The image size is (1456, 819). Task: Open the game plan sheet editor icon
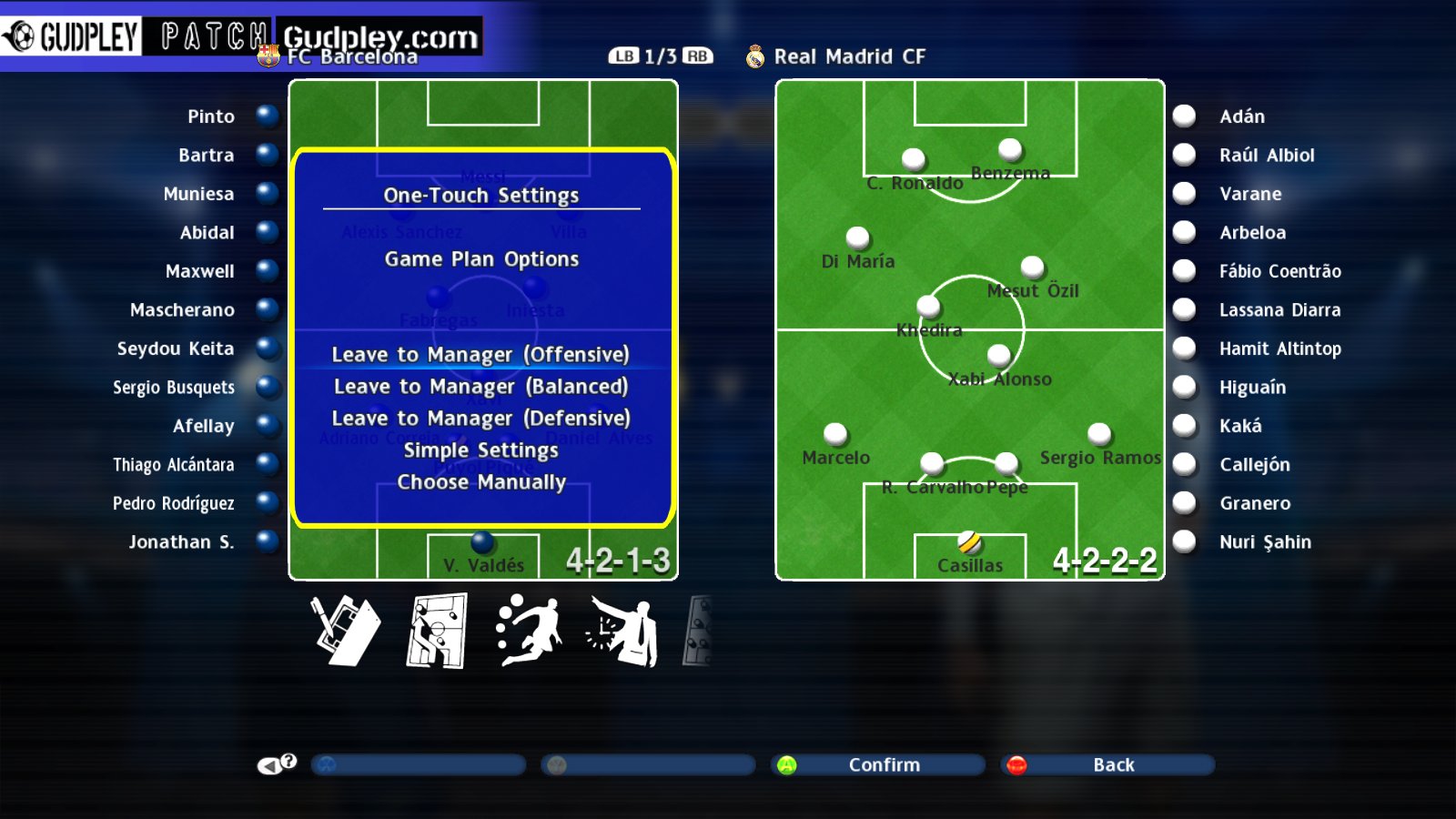346,631
